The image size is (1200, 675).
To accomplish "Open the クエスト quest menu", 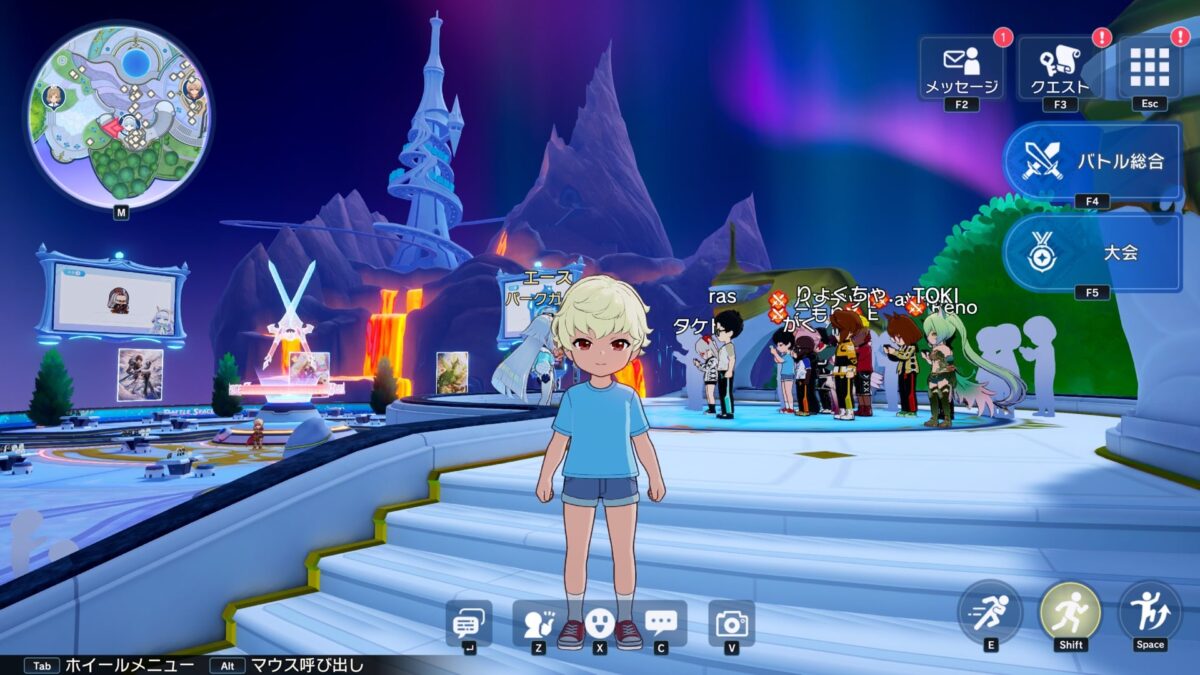I will click(x=1060, y=68).
